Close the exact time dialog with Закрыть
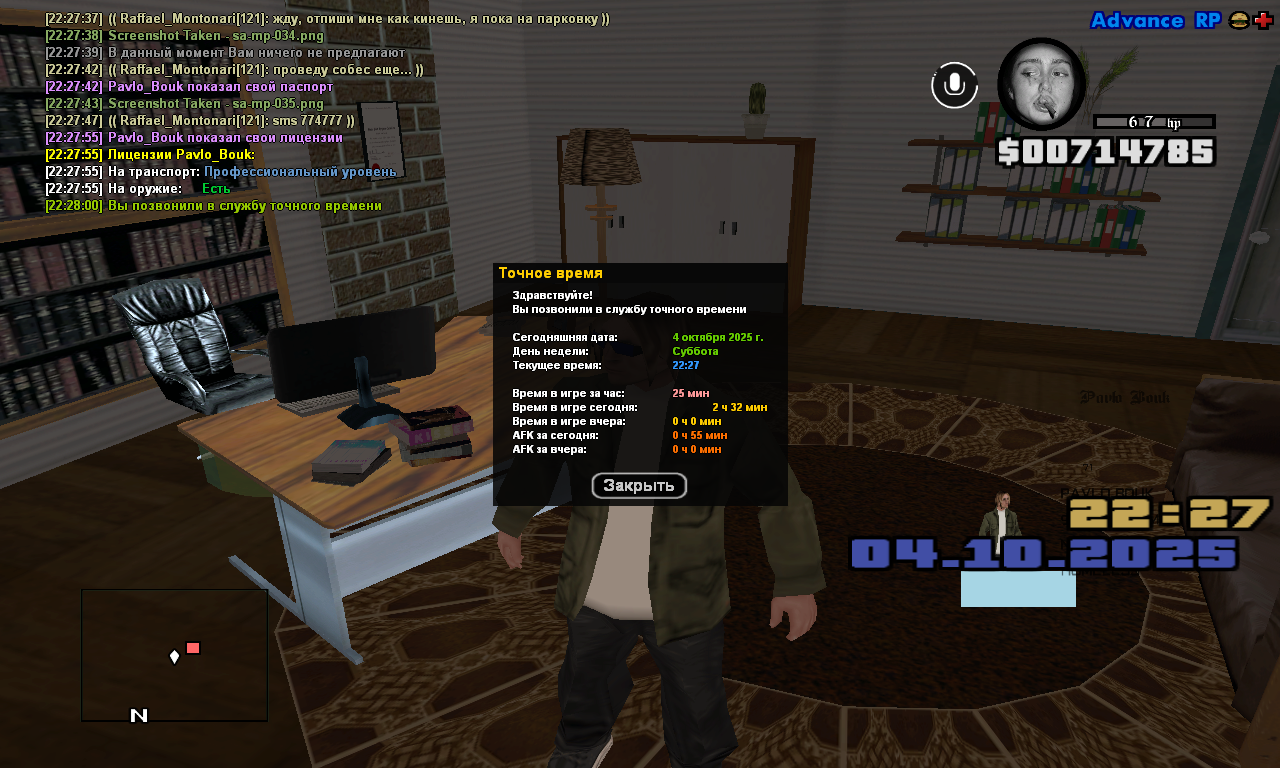1280x768 pixels. [x=639, y=486]
